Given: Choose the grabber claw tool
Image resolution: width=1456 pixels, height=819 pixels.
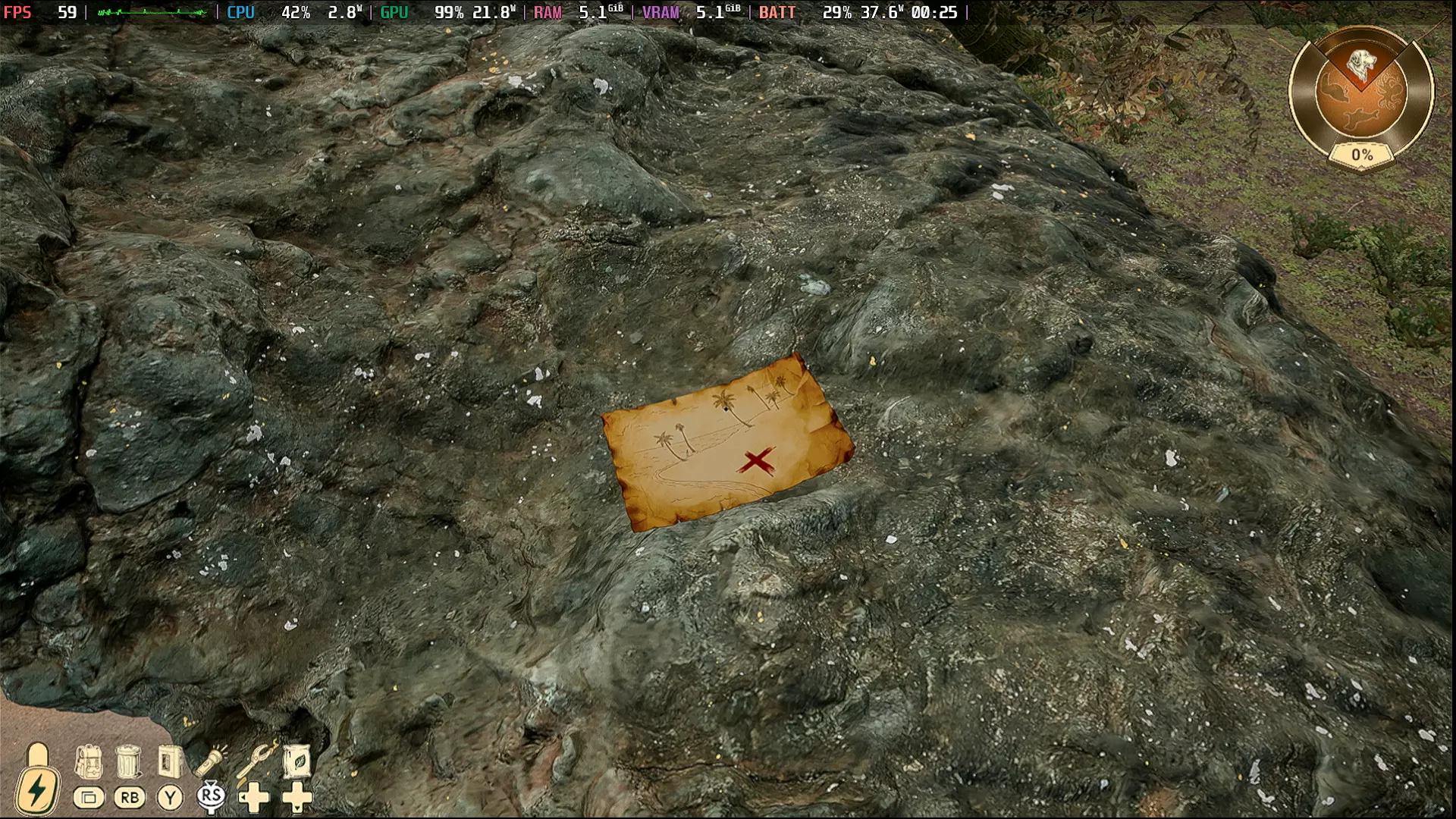Looking at the screenshot, I should (255, 761).
